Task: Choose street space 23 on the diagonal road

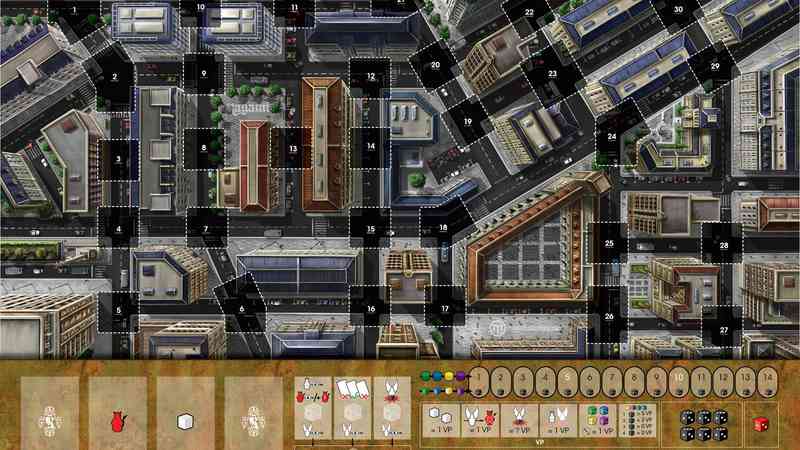Action: click(552, 74)
